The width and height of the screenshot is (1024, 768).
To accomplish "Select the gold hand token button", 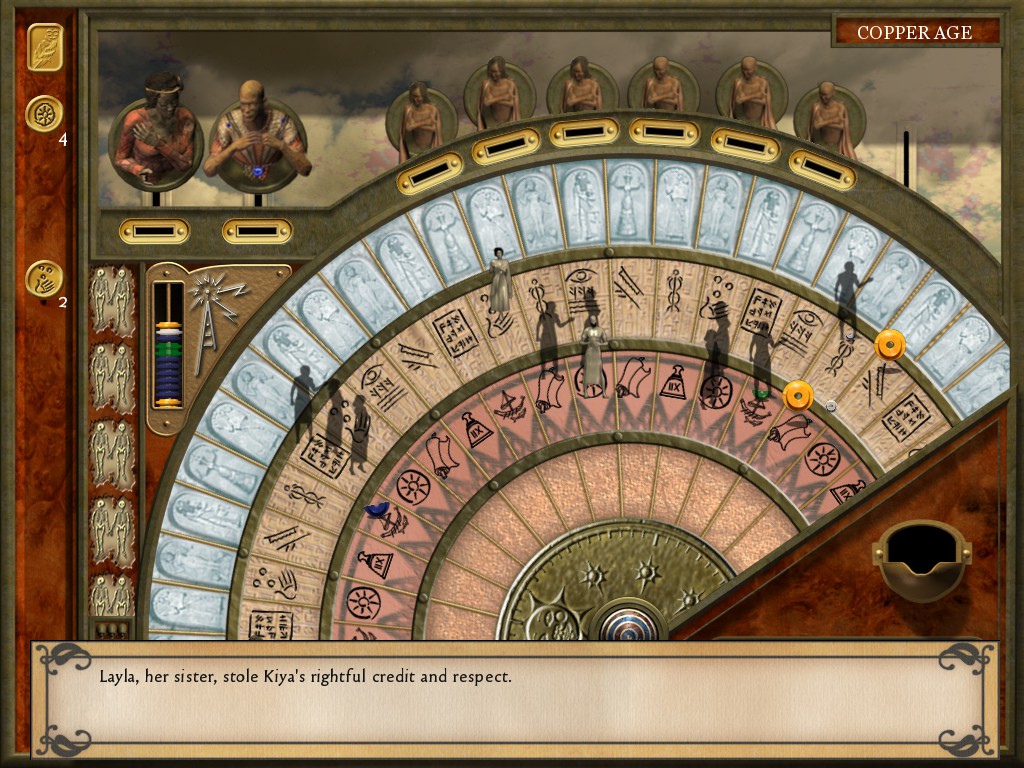I will (x=44, y=279).
